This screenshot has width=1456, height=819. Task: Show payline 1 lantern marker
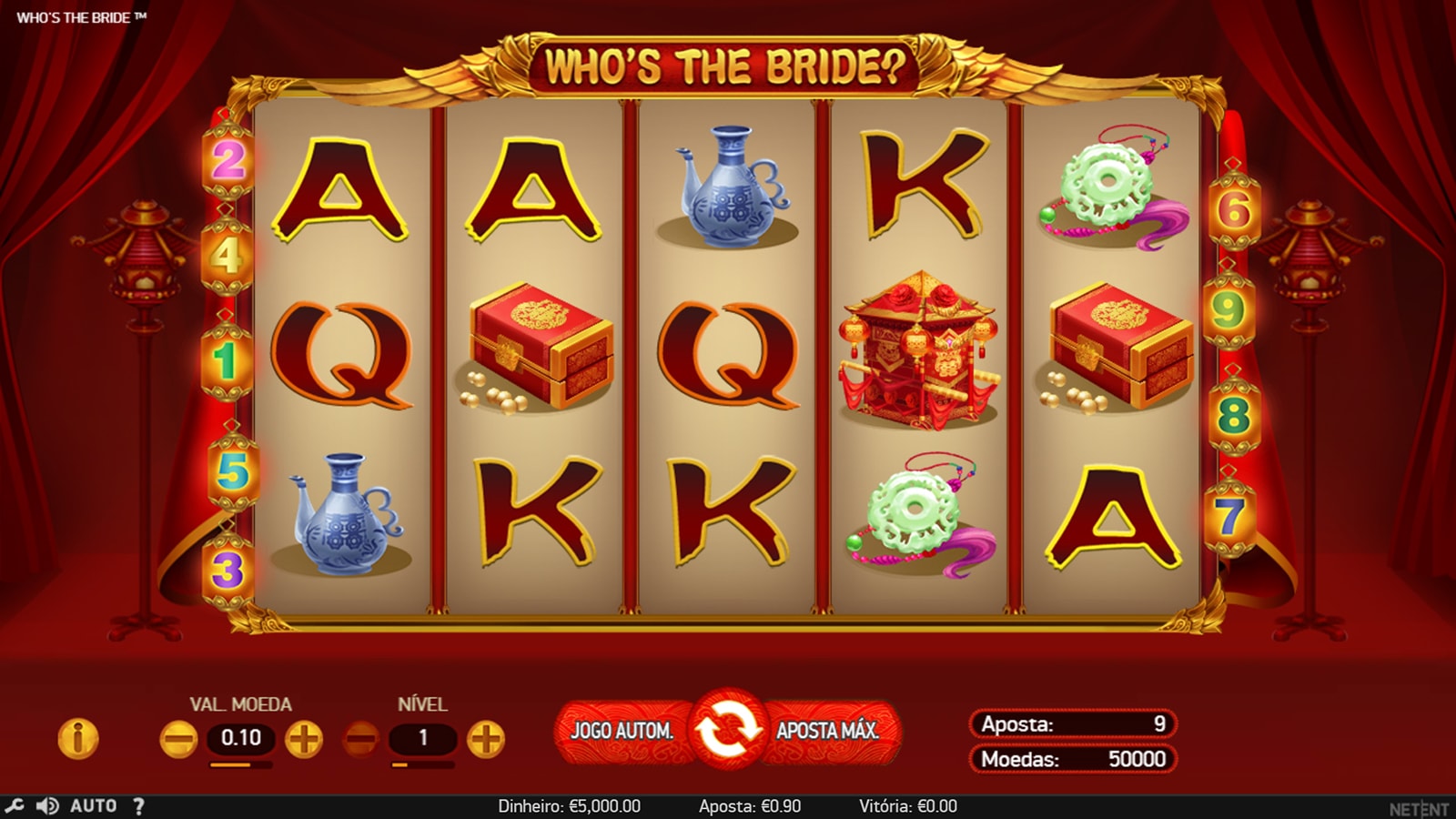(x=226, y=361)
